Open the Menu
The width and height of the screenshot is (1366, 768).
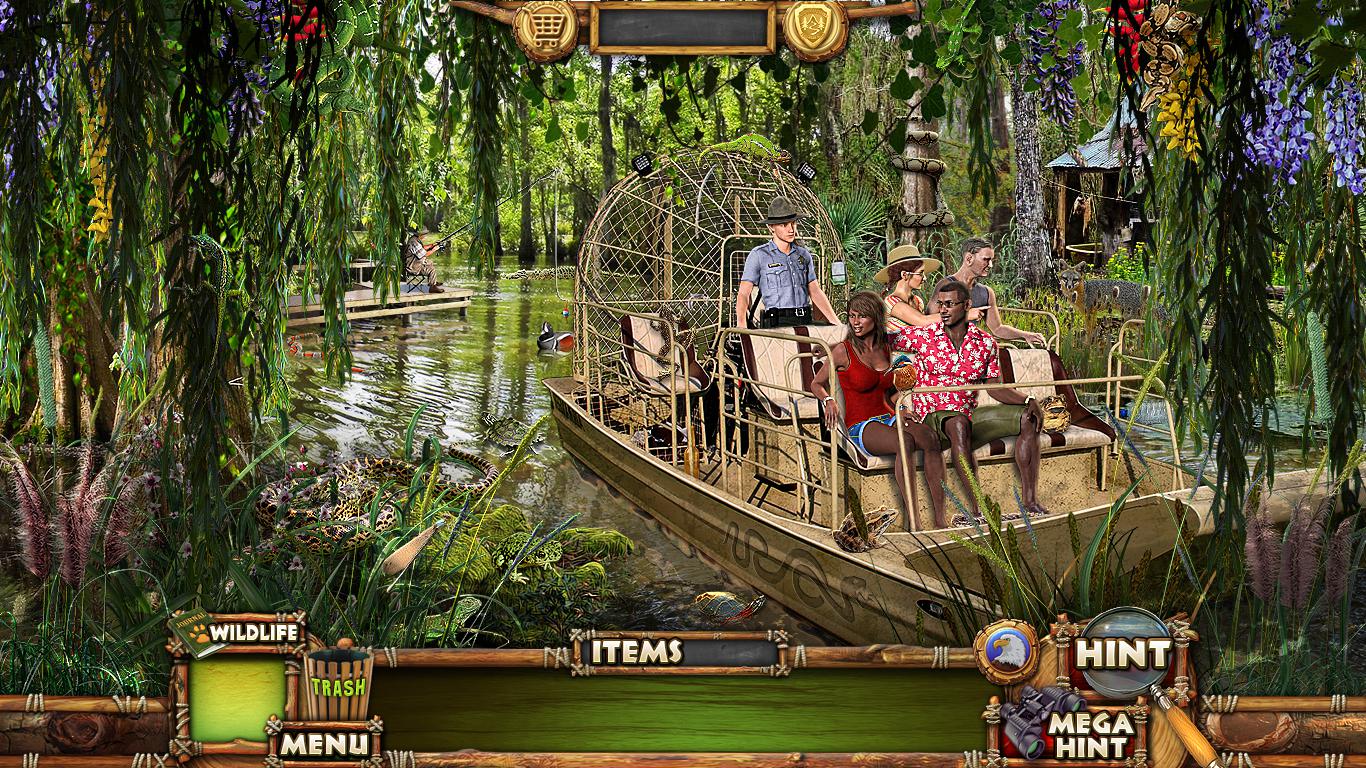323,744
